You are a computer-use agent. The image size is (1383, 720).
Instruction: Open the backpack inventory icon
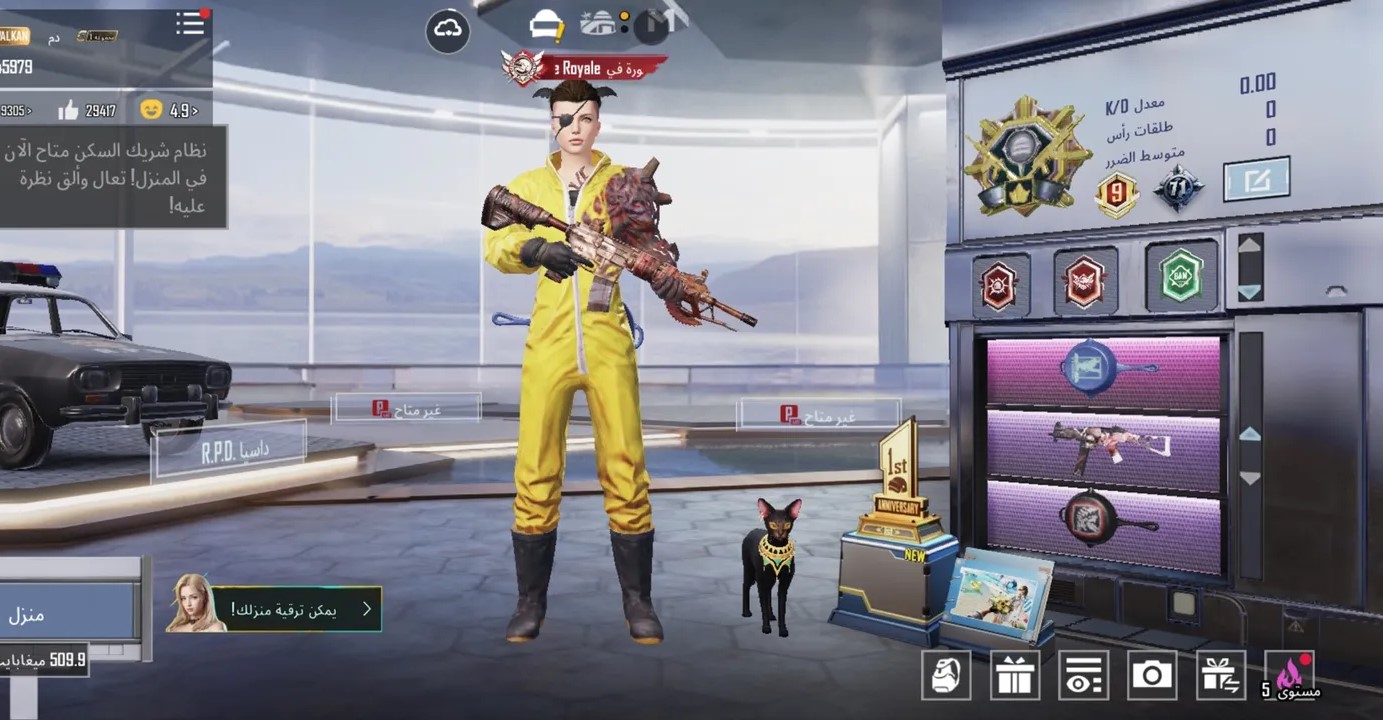tap(945, 675)
